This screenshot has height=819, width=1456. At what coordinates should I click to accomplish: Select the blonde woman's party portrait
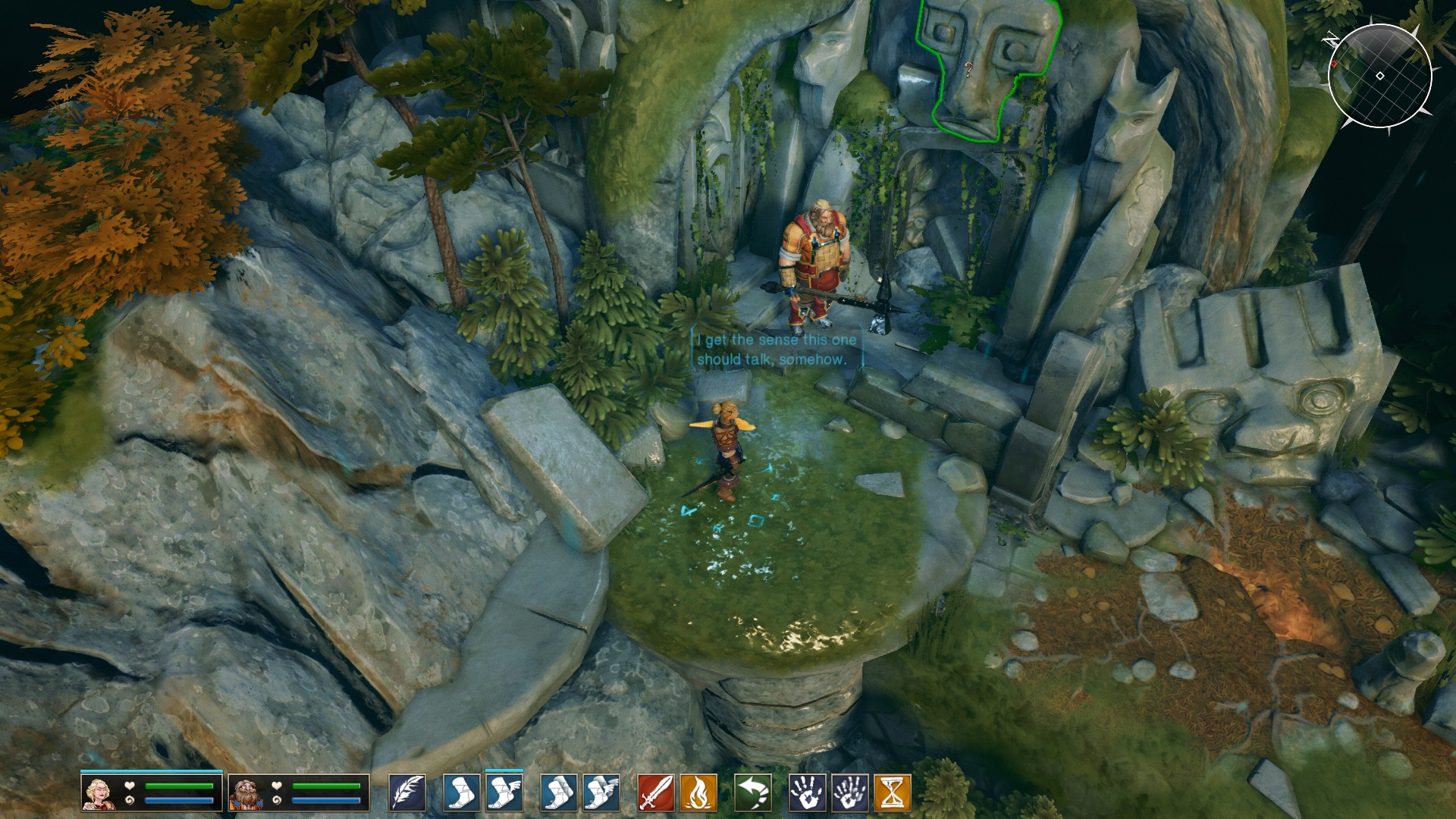[99, 793]
